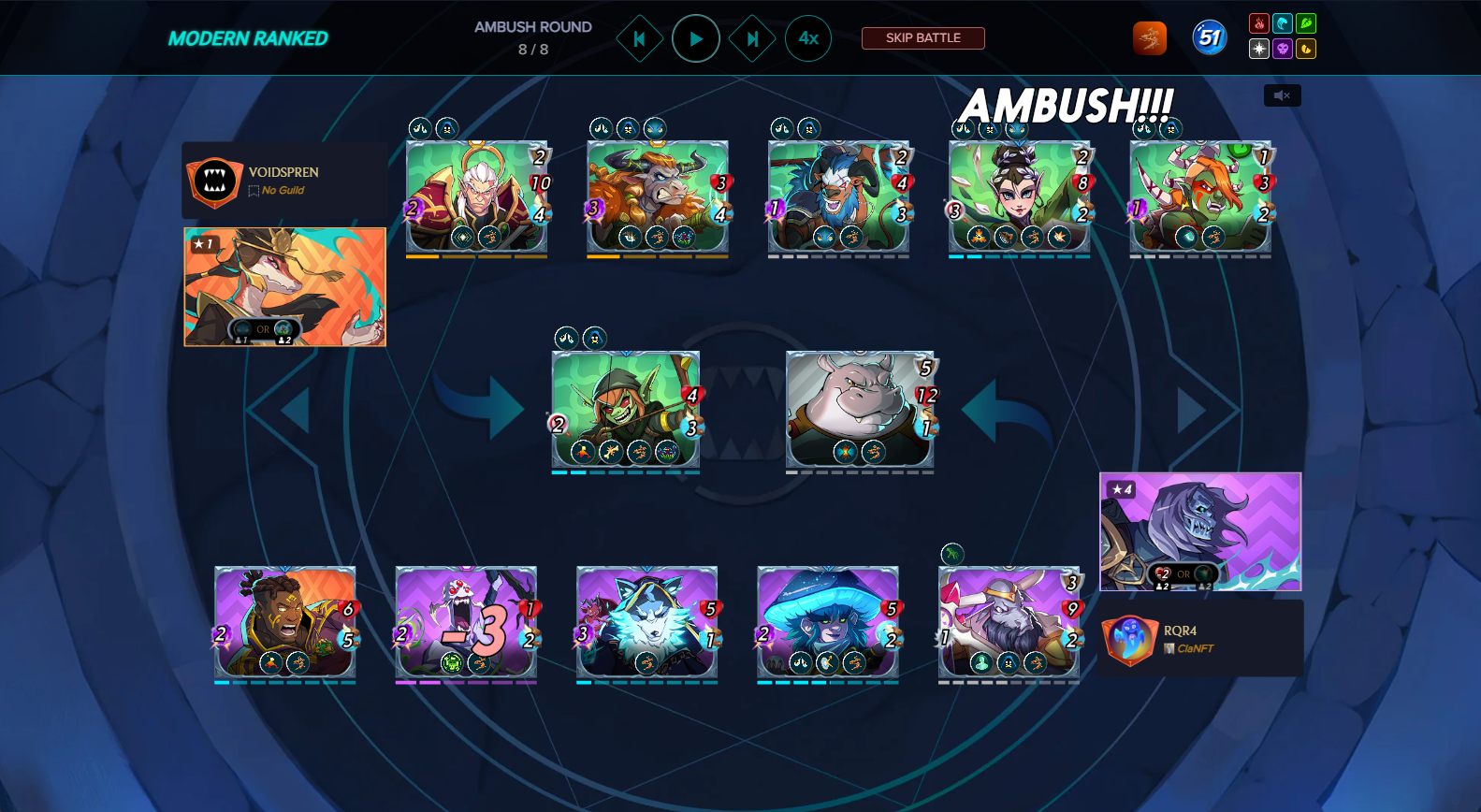Select the hooded goblin archer card
This screenshot has width=1481, height=812.
click(x=625, y=409)
